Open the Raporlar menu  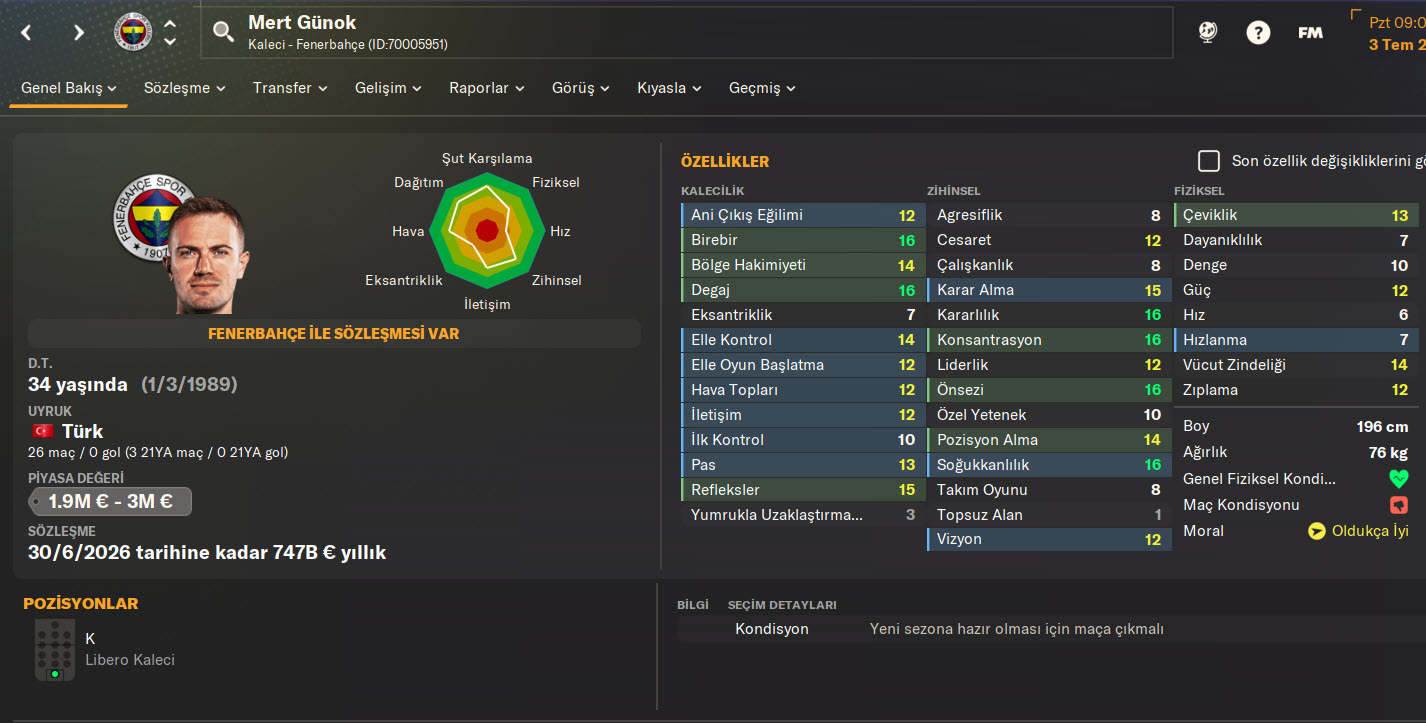[x=486, y=88]
